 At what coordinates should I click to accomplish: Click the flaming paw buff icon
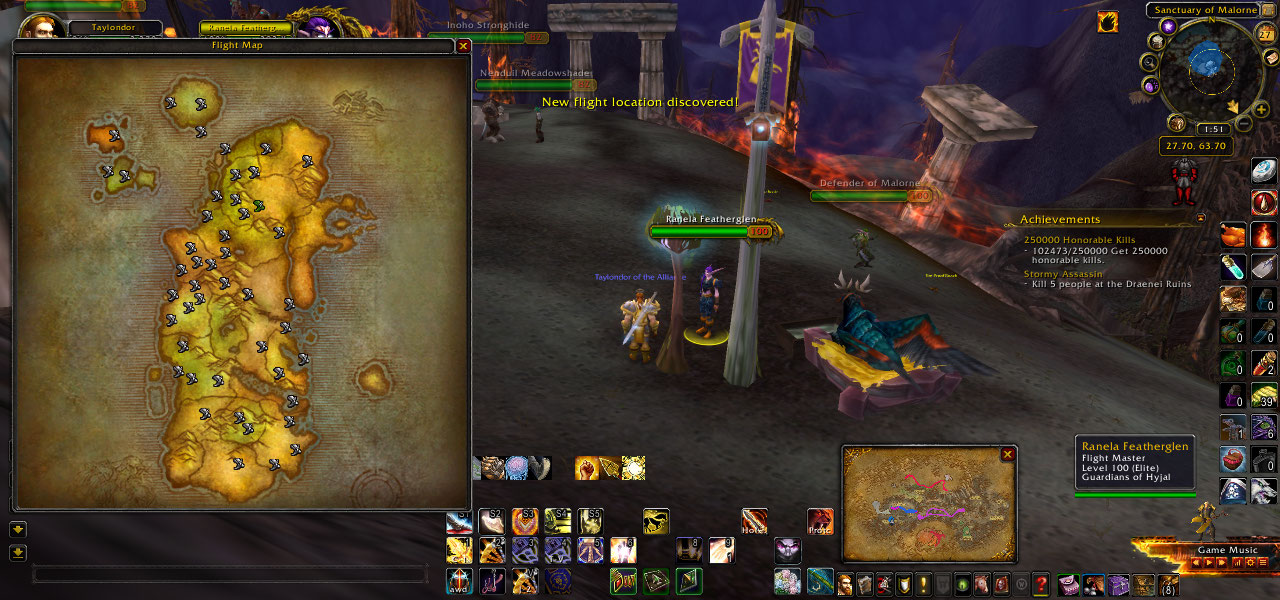(1107, 21)
